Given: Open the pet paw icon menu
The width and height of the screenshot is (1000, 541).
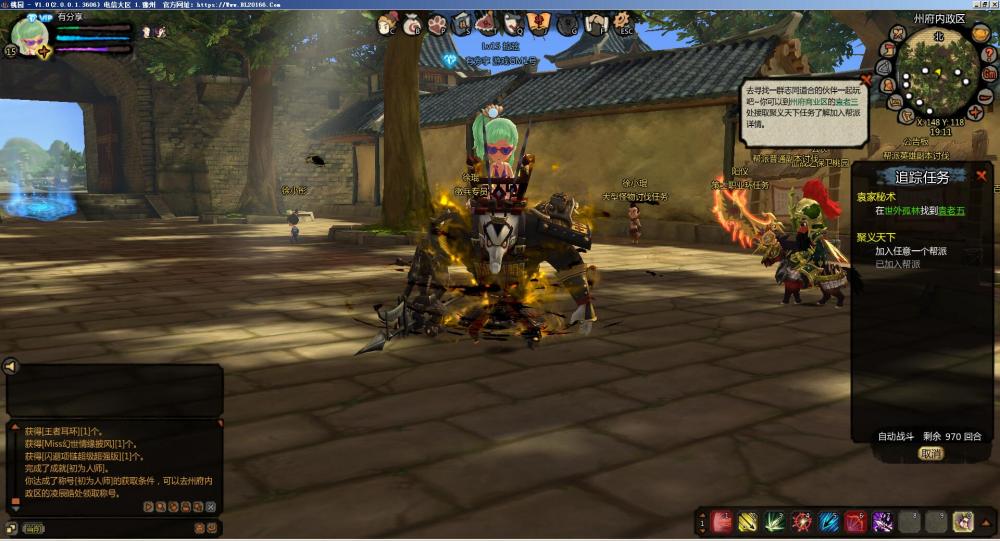Looking at the screenshot, I should 438,23.
